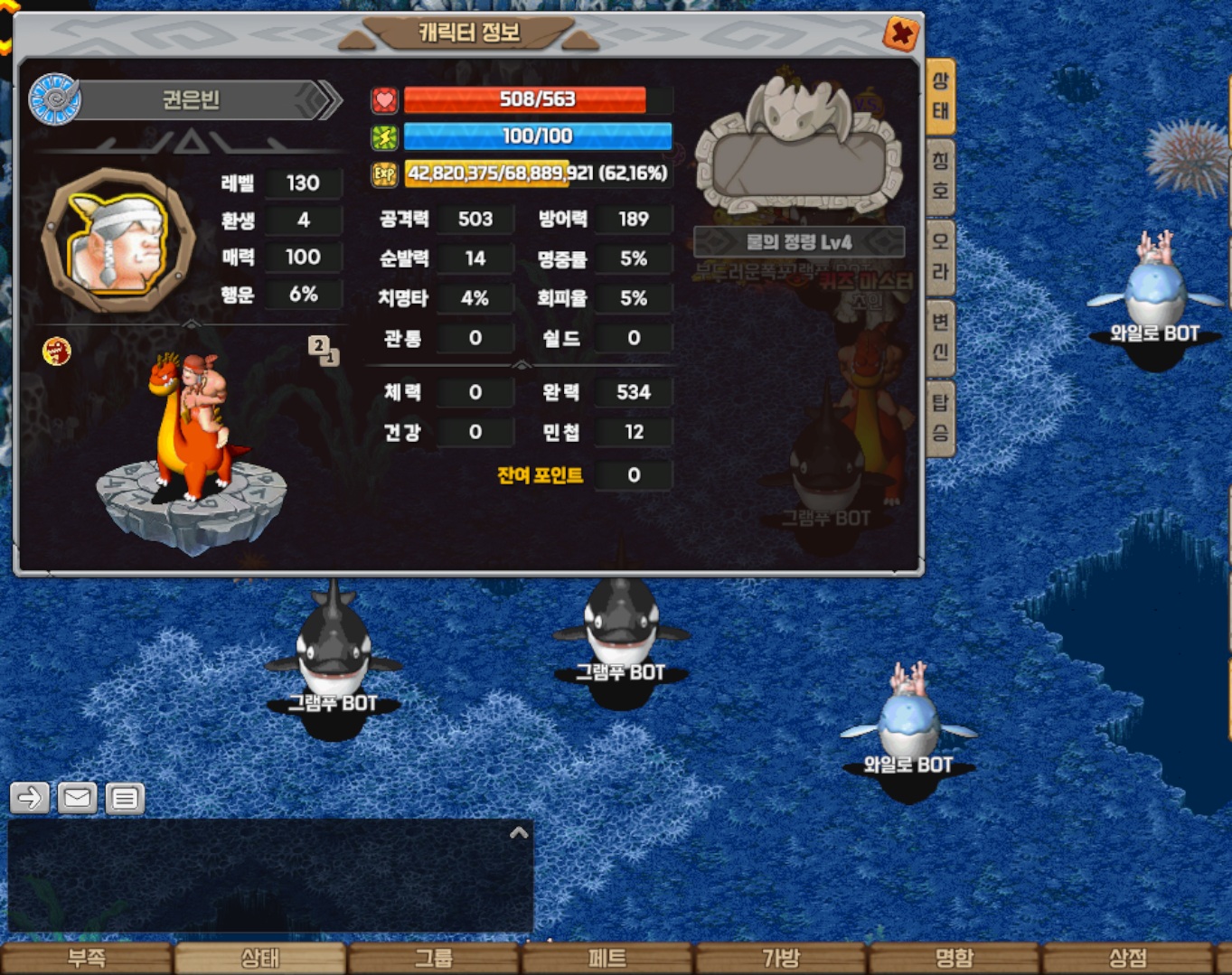The height and width of the screenshot is (975, 1232).
Task: Open the chat list button
Action: [x=125, y=798]
